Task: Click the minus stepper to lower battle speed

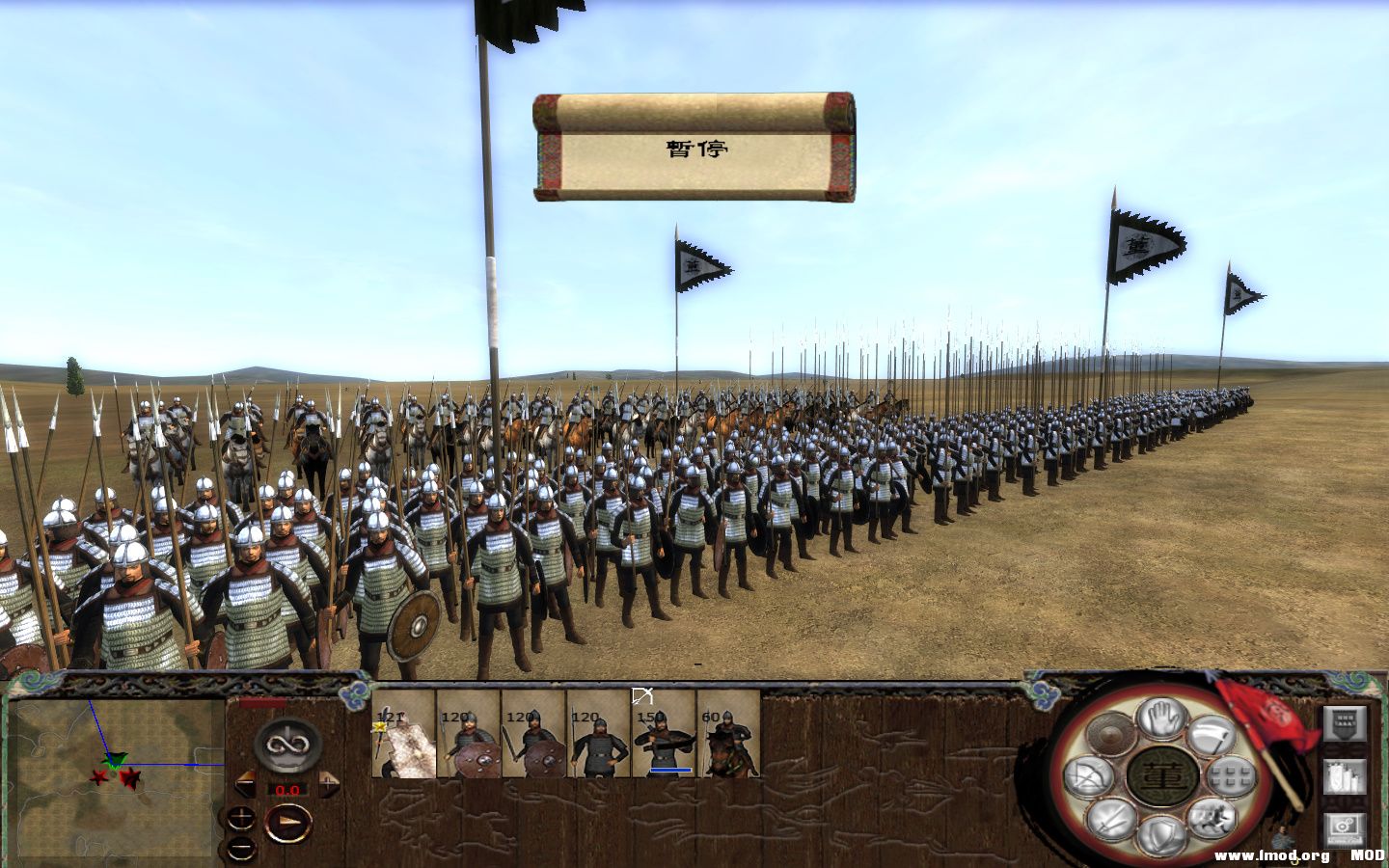Action: click(240, 849)
